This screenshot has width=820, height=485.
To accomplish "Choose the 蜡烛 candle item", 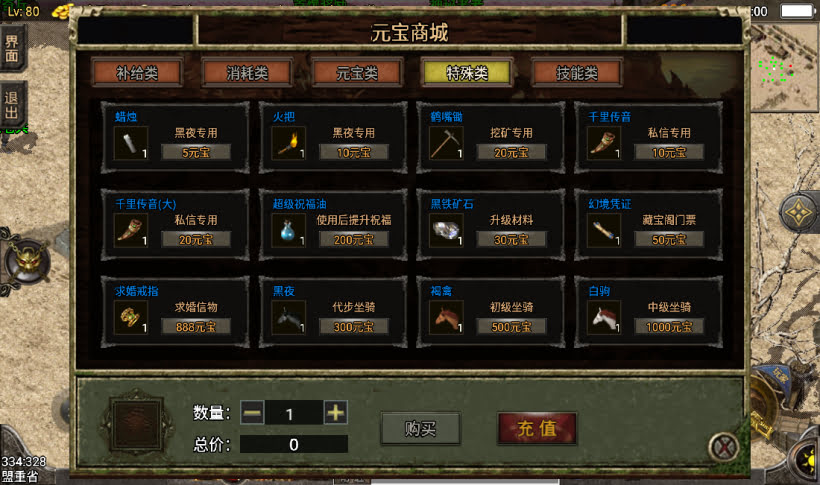I will click(x=129, y=143).
